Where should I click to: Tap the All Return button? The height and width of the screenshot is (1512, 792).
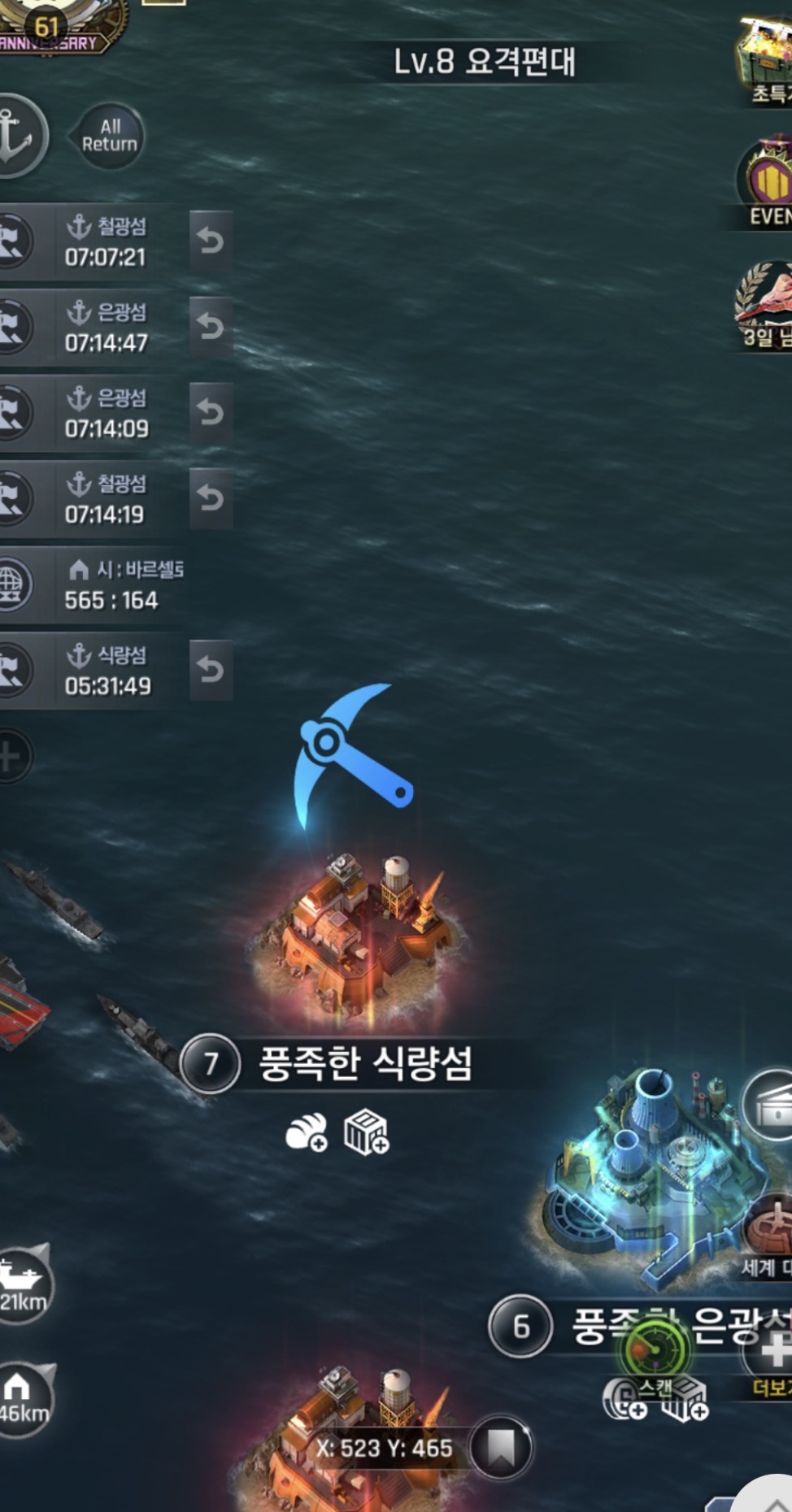(x=109, y=136)
